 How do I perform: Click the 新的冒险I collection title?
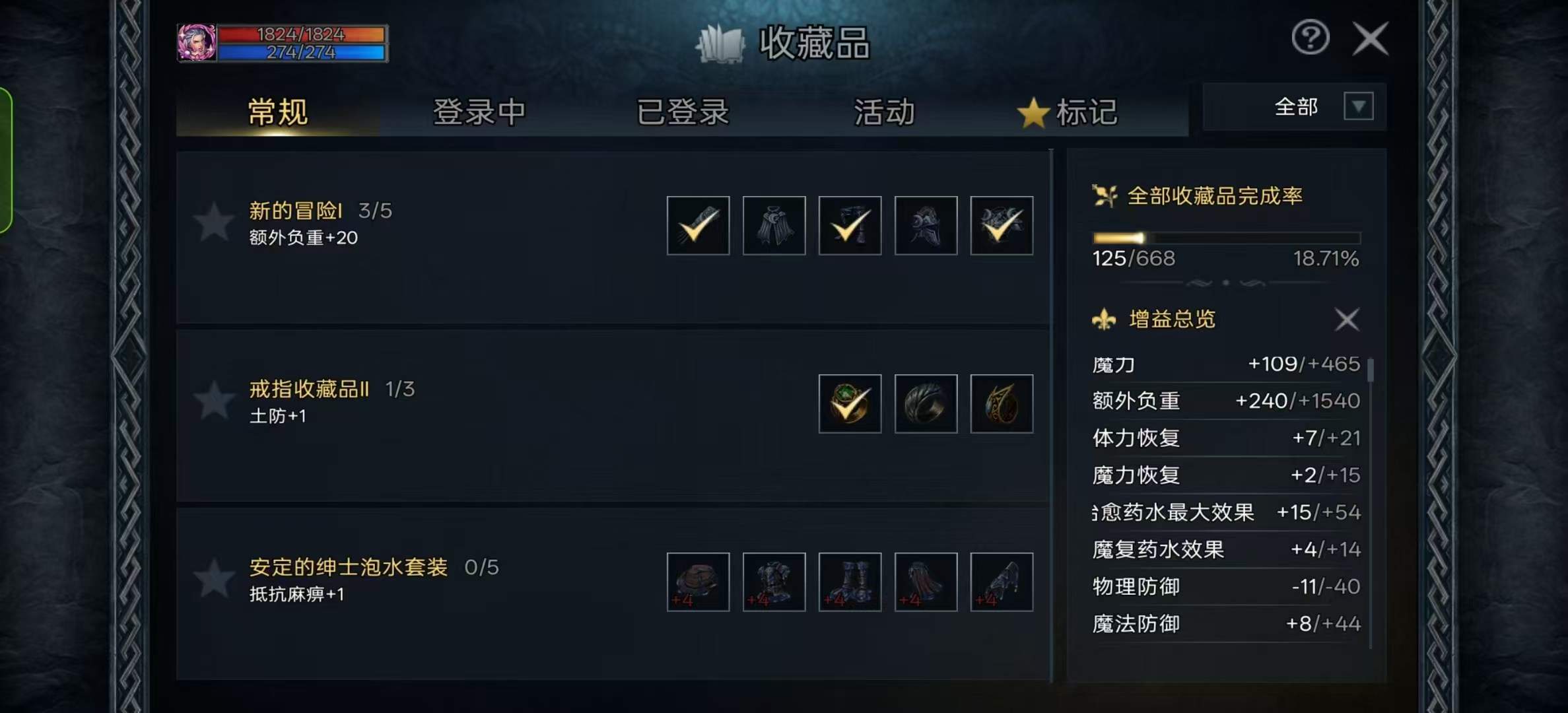click(x=296, y=210)
